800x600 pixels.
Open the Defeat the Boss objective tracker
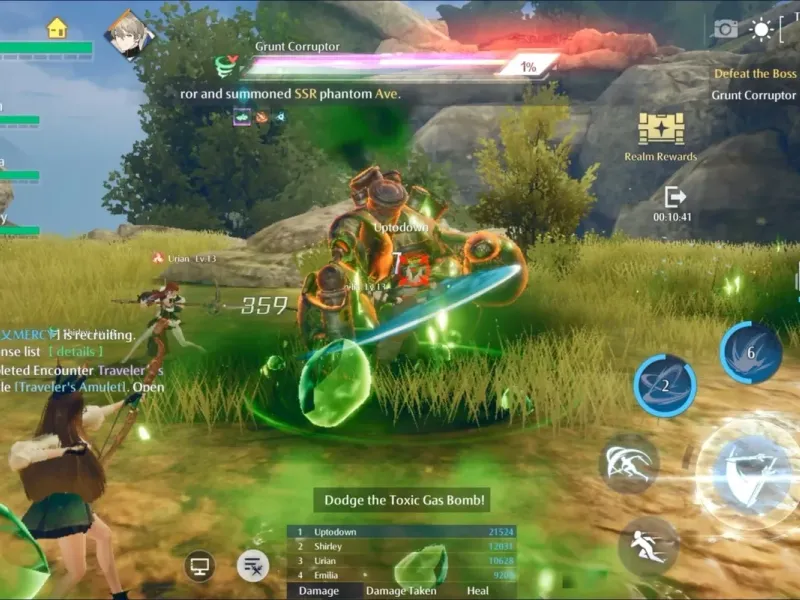click(755, 74)
